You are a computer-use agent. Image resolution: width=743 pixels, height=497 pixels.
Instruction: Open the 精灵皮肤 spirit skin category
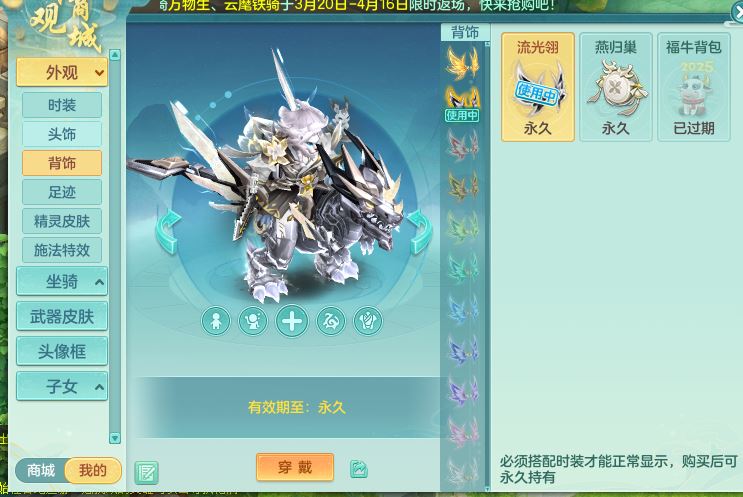click(61, 221)
